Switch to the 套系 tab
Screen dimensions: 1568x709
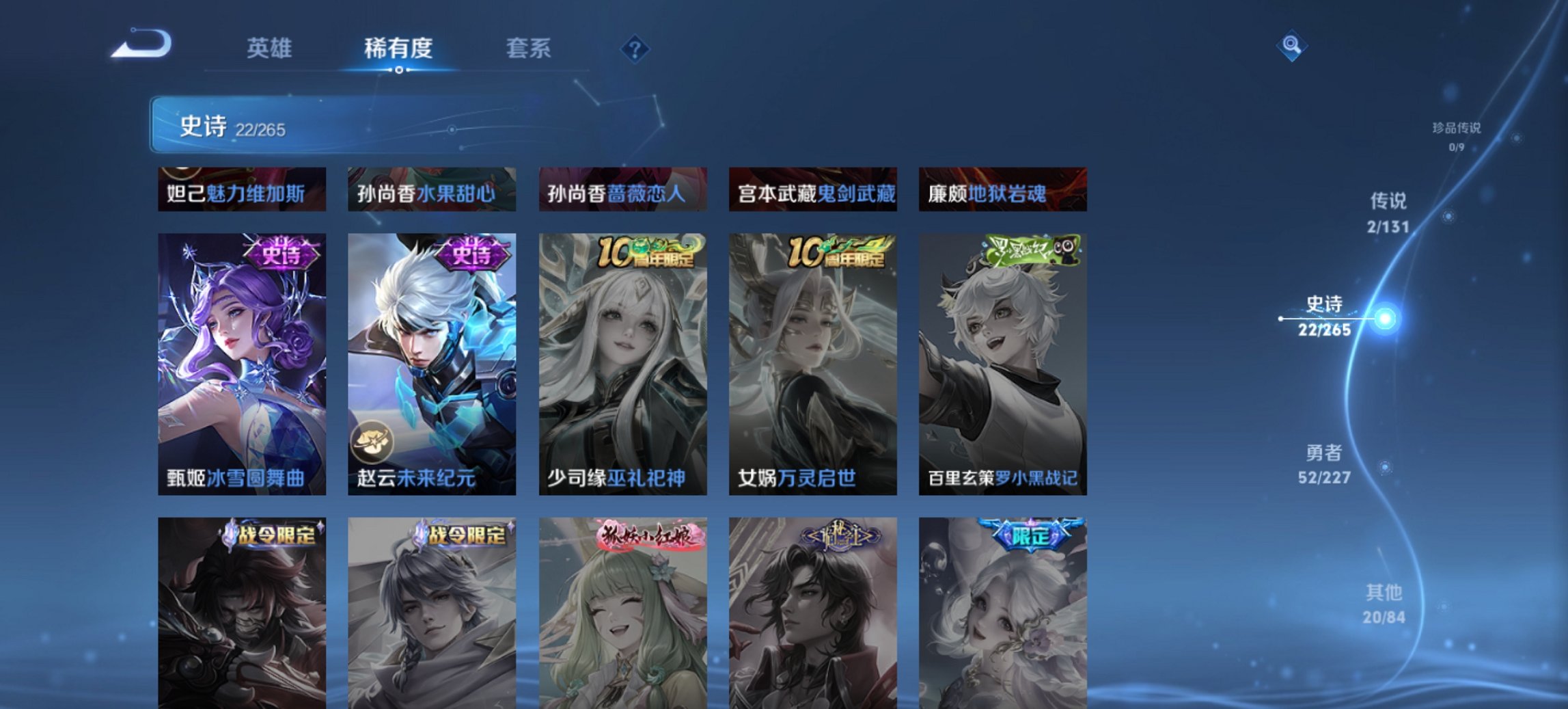tap(529, 48)
